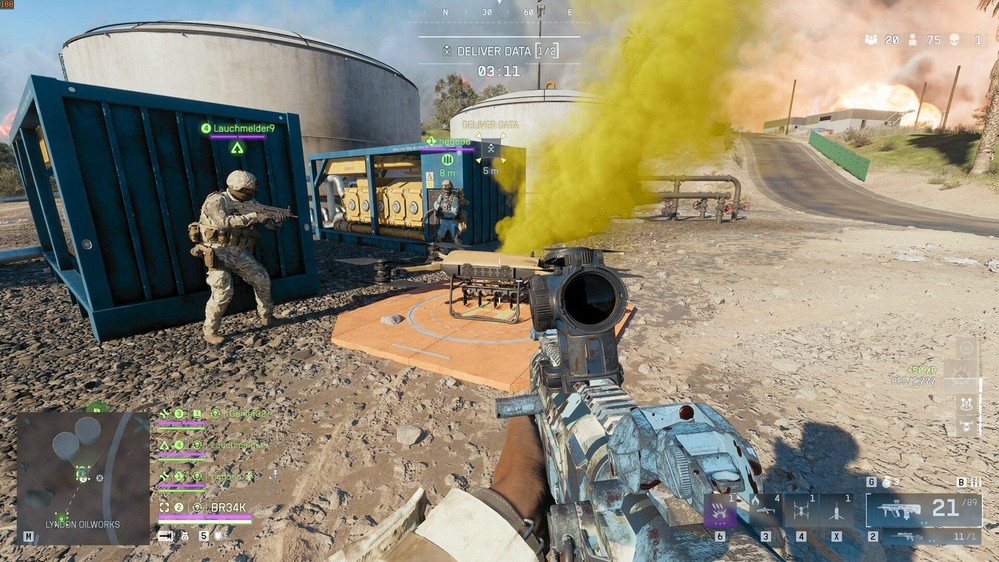999x562 pixels.
Task: Click the Deliver Data objective tracker
Action: 499,50
